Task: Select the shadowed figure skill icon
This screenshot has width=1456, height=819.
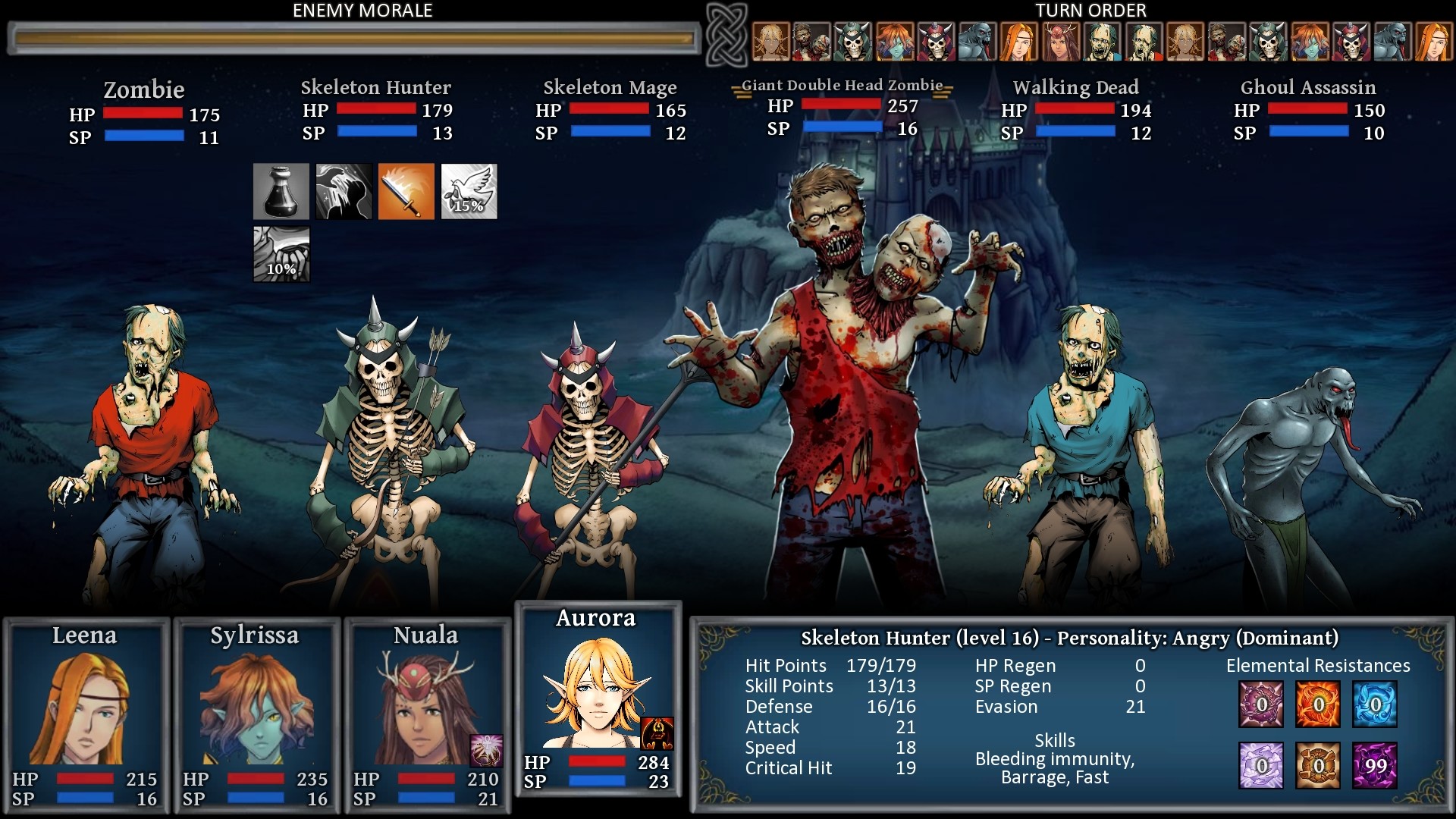Action: tap(344, 191)
